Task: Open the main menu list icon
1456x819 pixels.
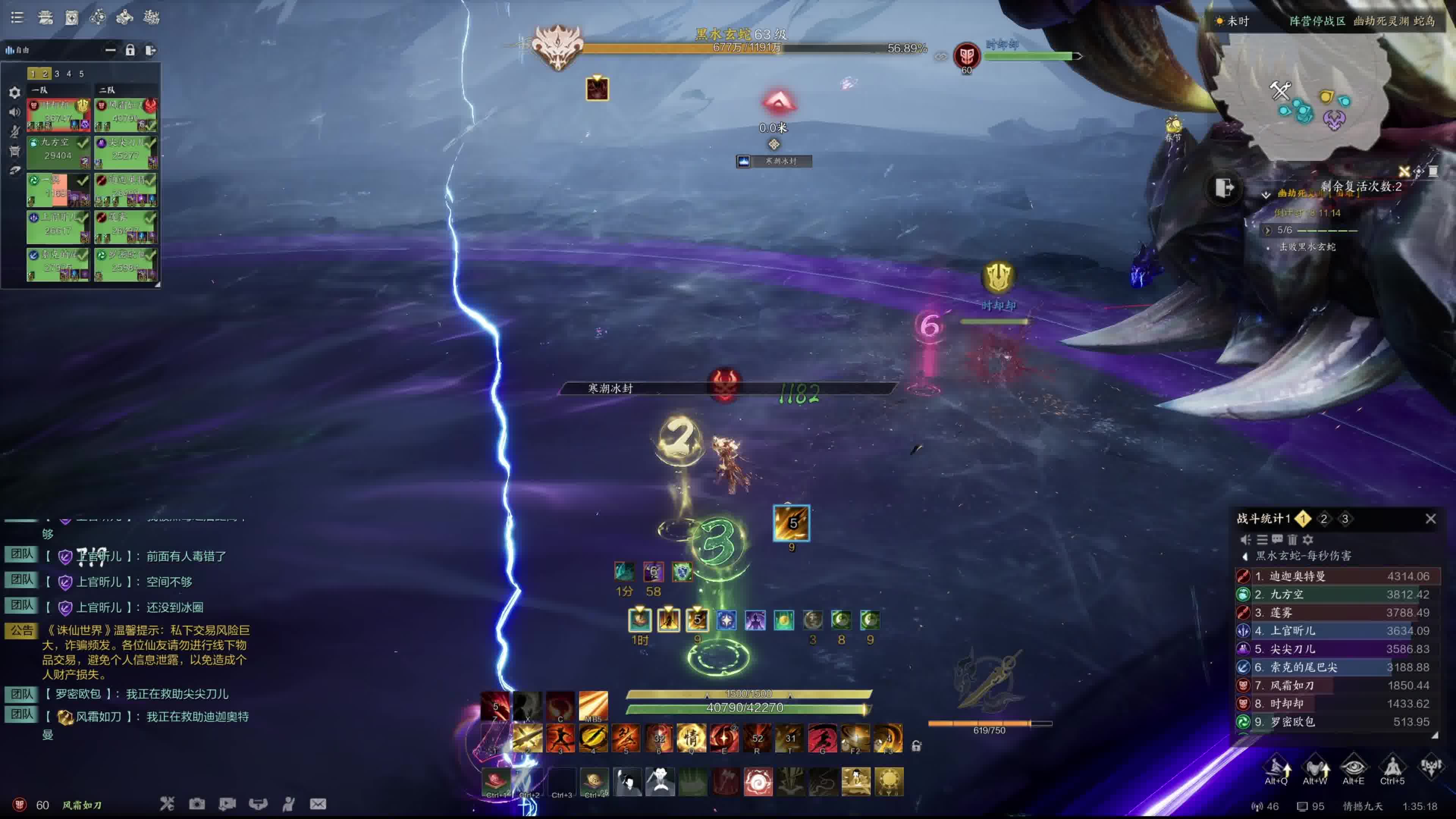Action: coord(17,17)
